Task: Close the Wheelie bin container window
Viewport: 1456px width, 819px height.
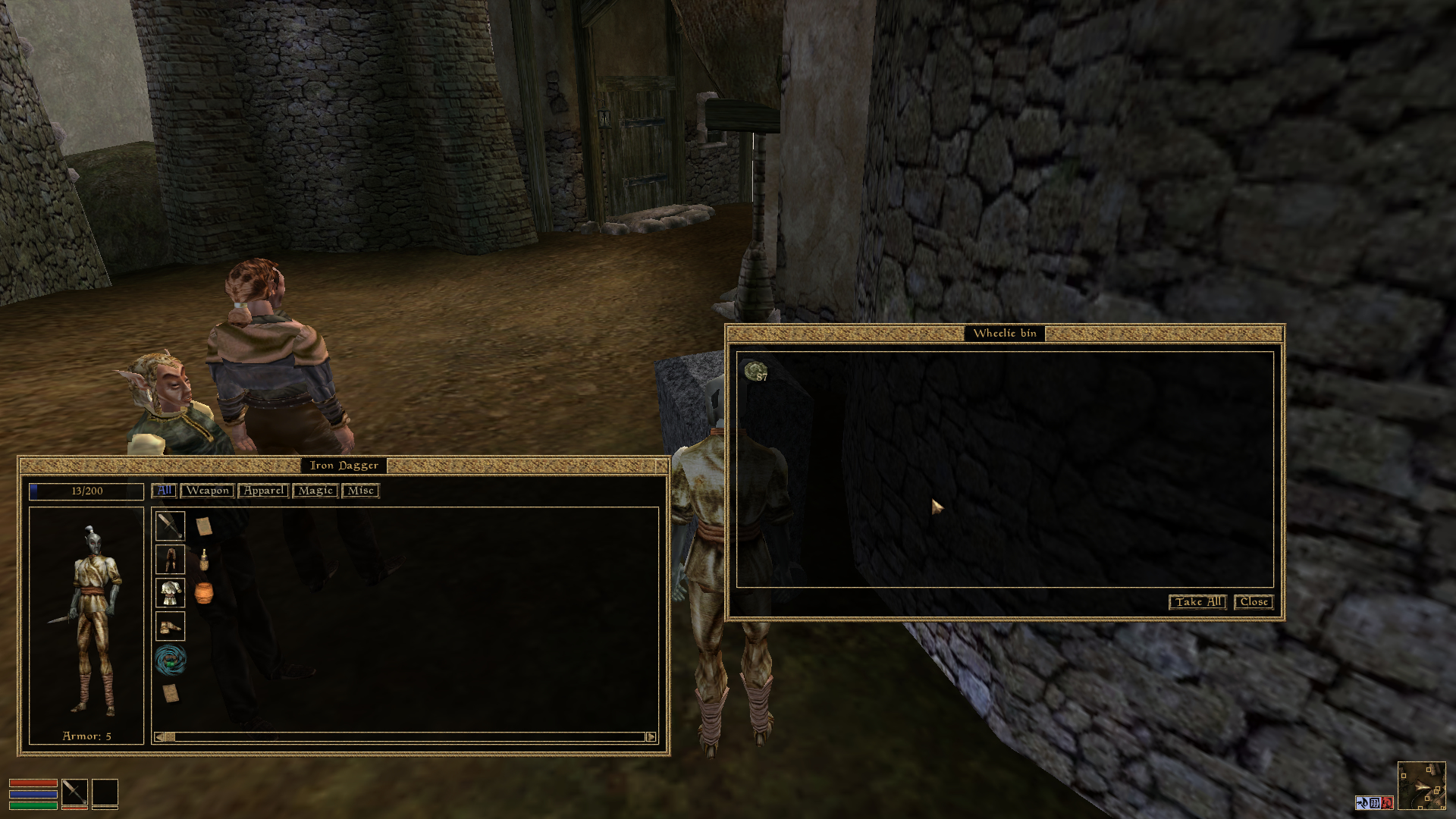Action: tap(1254, 602)
